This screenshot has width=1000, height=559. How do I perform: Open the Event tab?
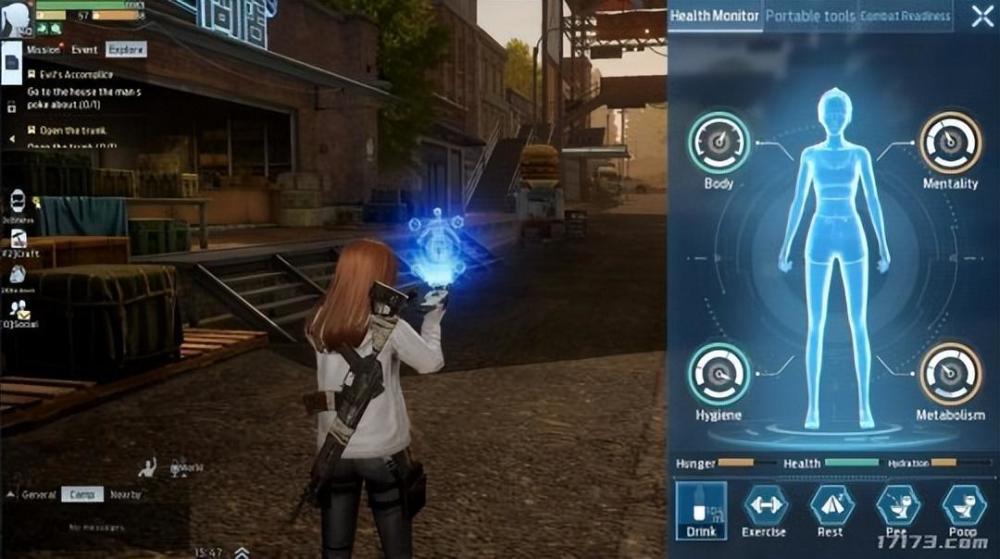click(85, 49)
